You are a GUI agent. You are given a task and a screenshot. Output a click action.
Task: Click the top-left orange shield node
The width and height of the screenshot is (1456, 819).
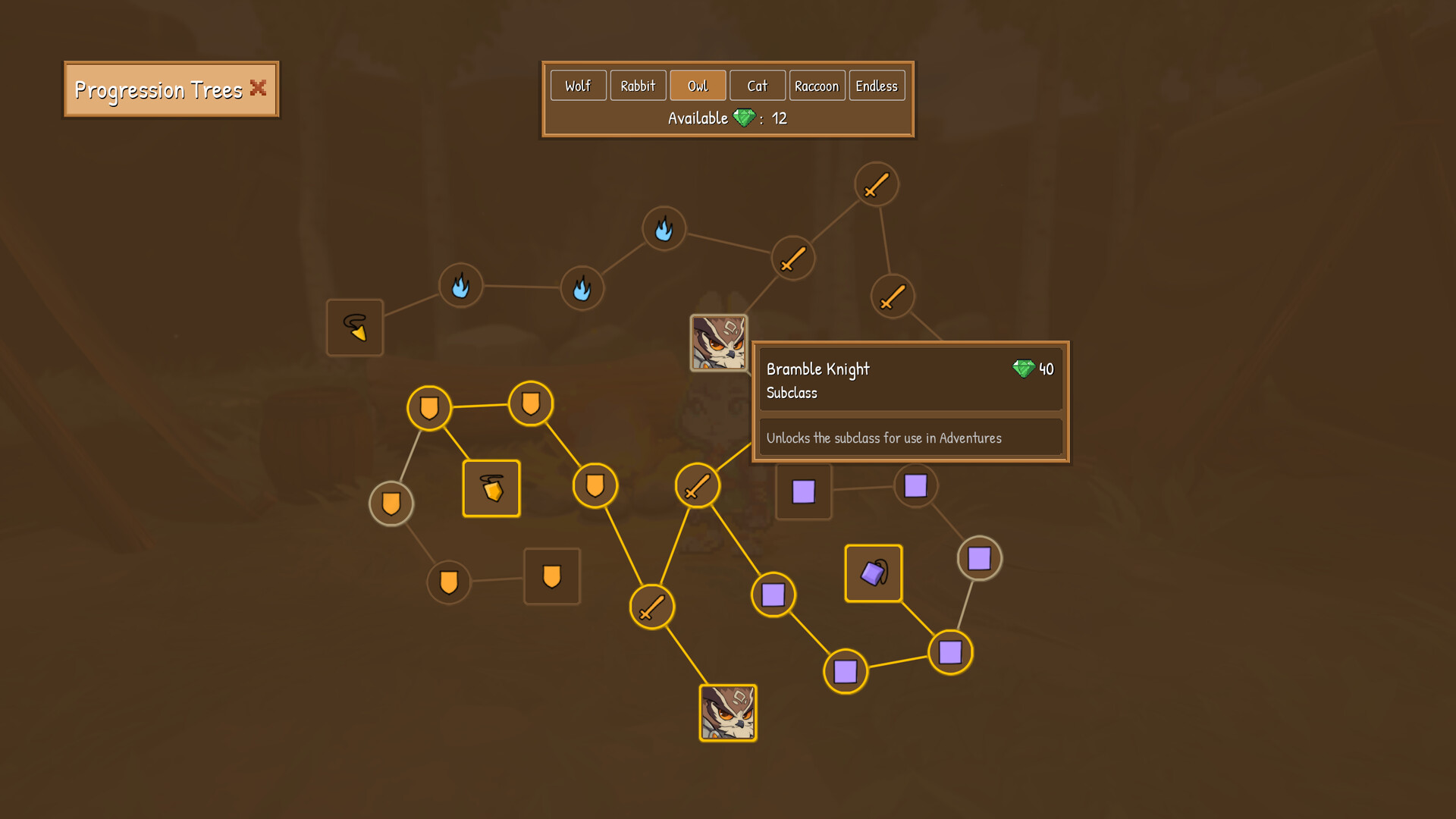(429, 406)
